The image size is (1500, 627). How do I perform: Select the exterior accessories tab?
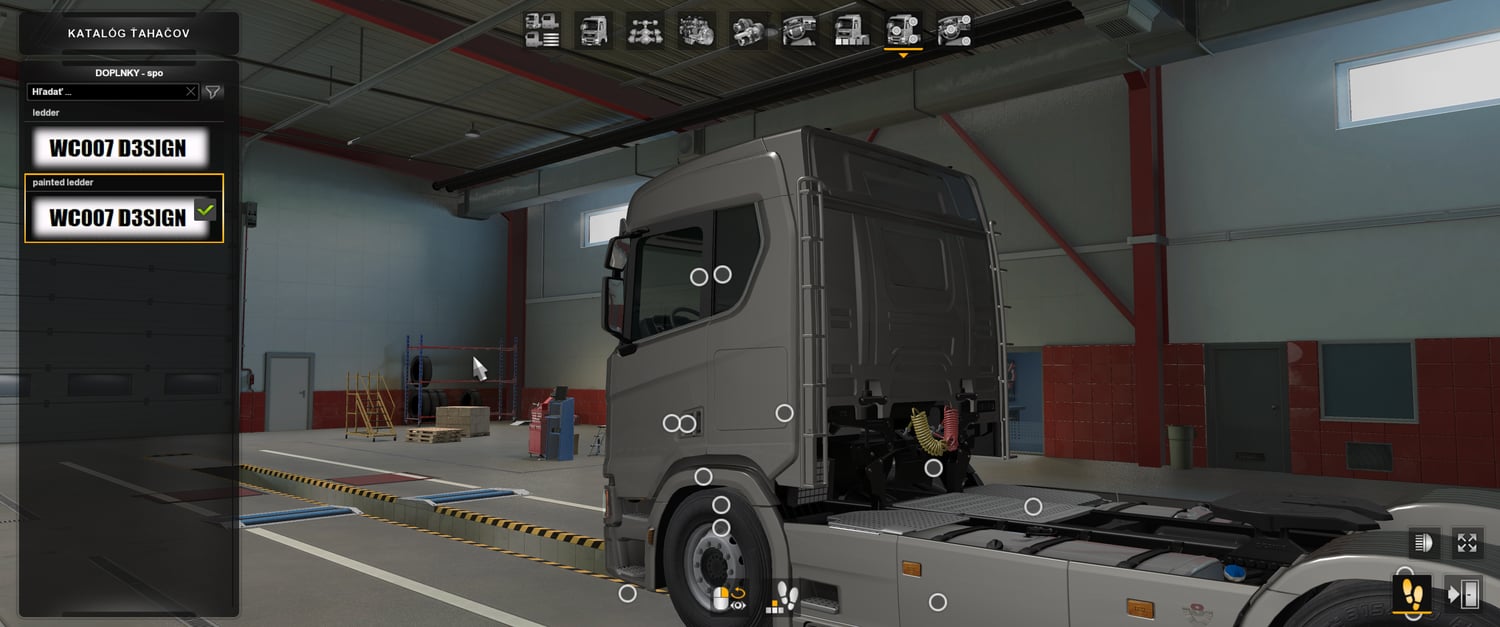click(903, 30)
